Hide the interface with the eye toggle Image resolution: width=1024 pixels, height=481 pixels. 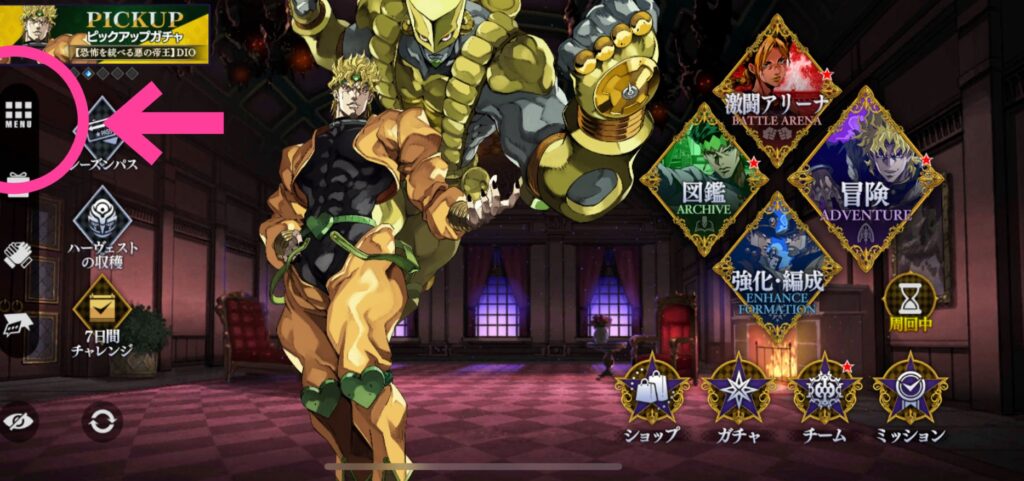pyautogui.click(x=20, y=421)
